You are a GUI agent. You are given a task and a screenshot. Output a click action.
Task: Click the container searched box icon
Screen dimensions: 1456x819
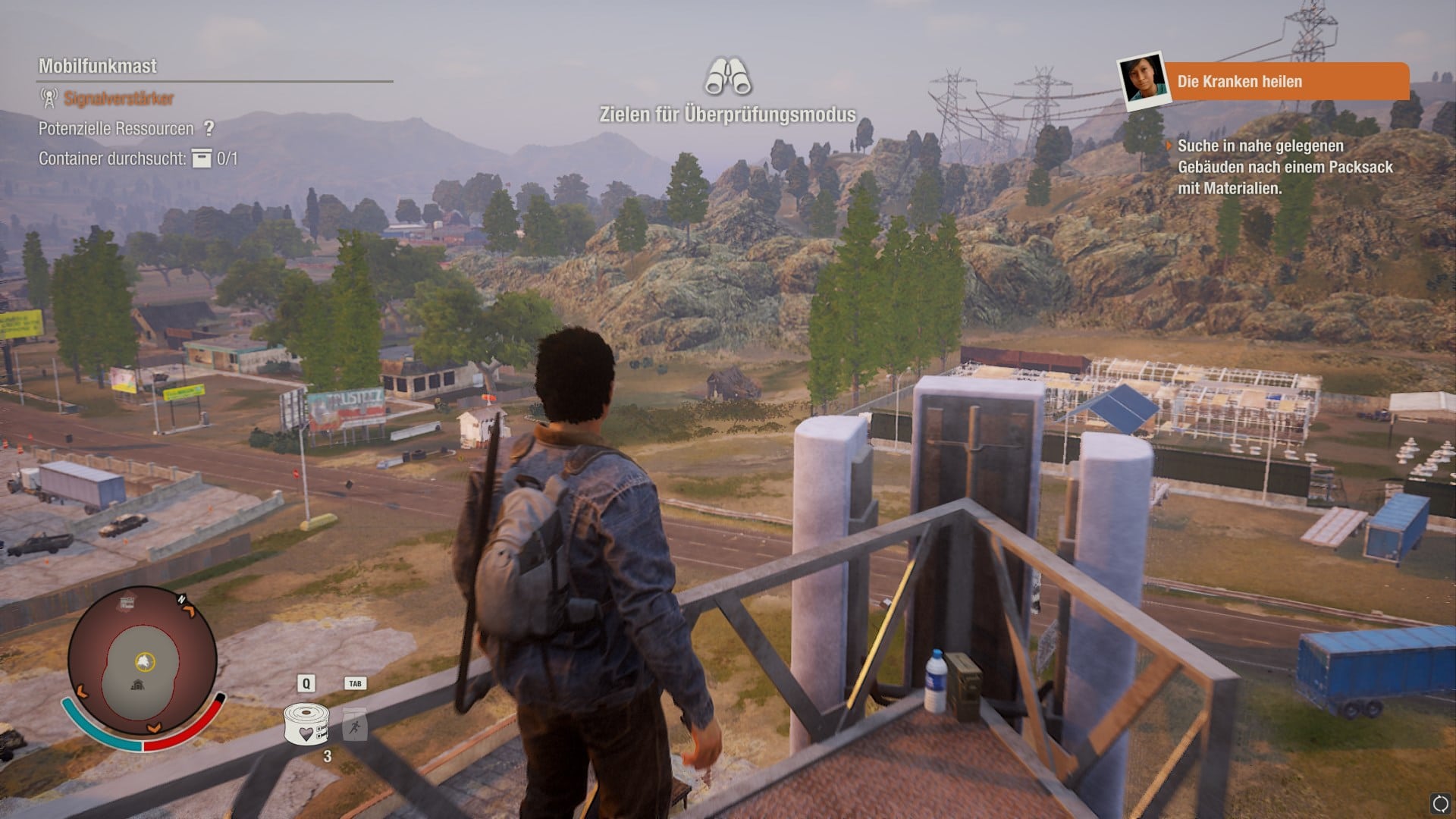click(202, 158)
